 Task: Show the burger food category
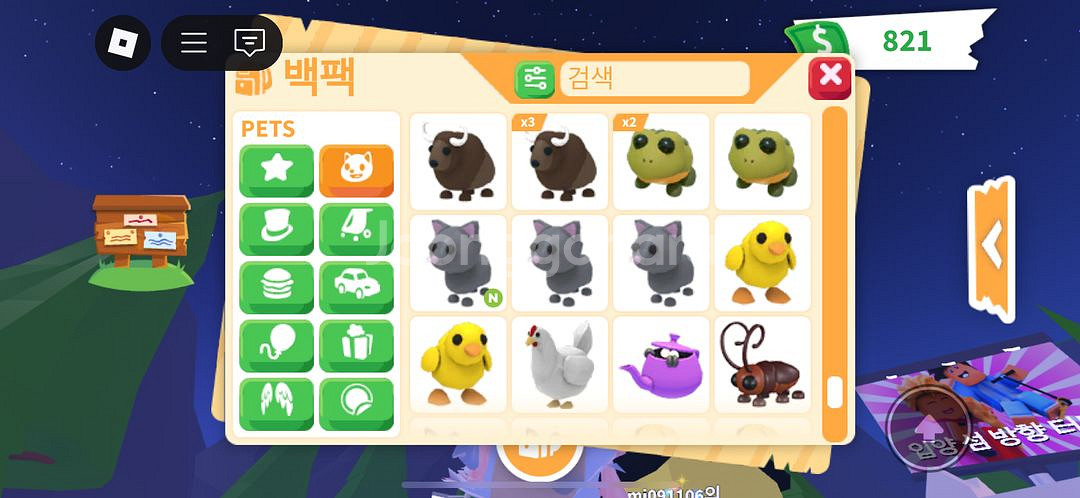tap(276, 288)
